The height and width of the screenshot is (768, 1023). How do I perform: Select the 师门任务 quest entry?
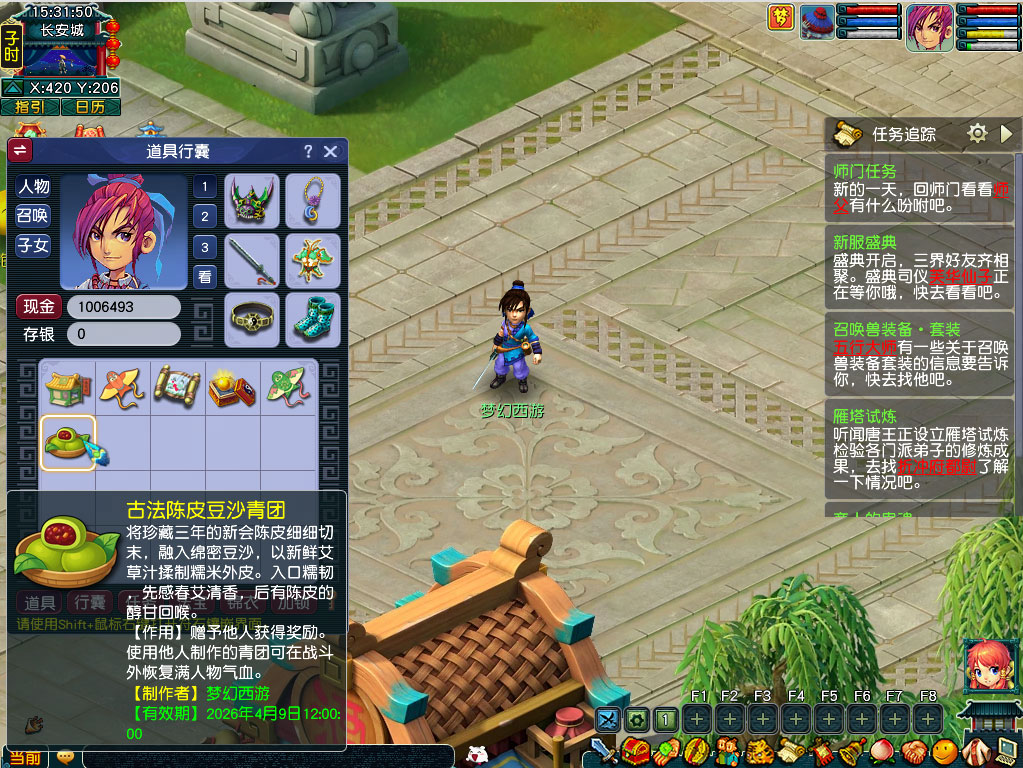[865, 172]
